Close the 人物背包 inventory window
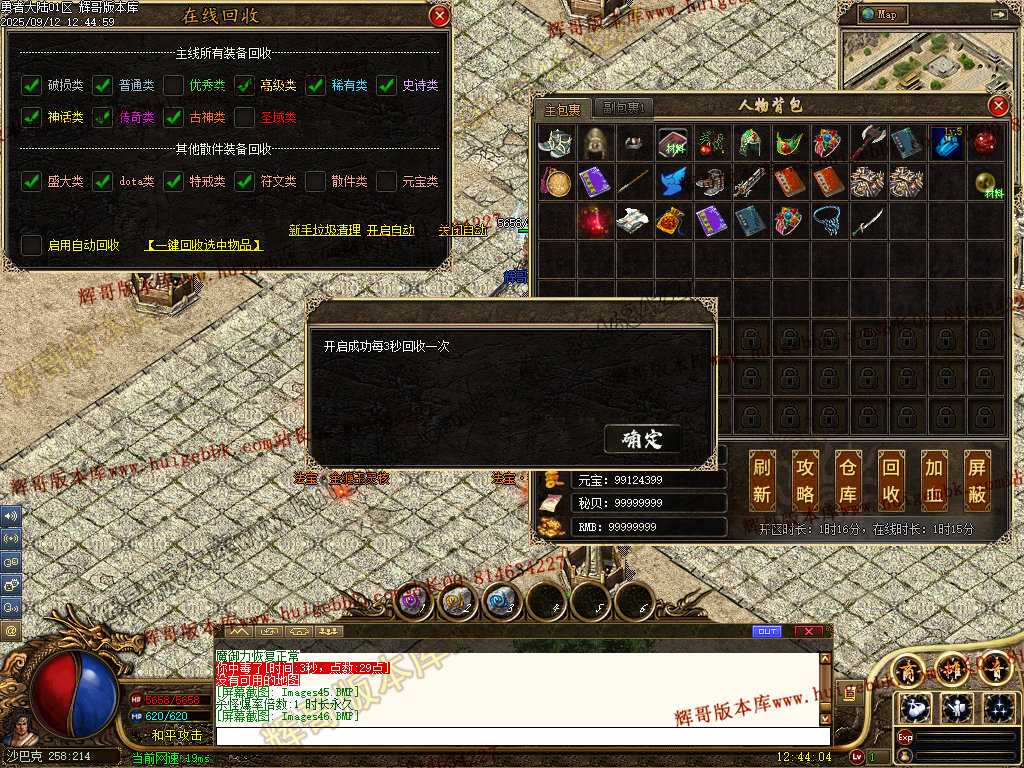Image resolution: width=1024 pixels, height=768 pixels. click(x=998, y=106)
